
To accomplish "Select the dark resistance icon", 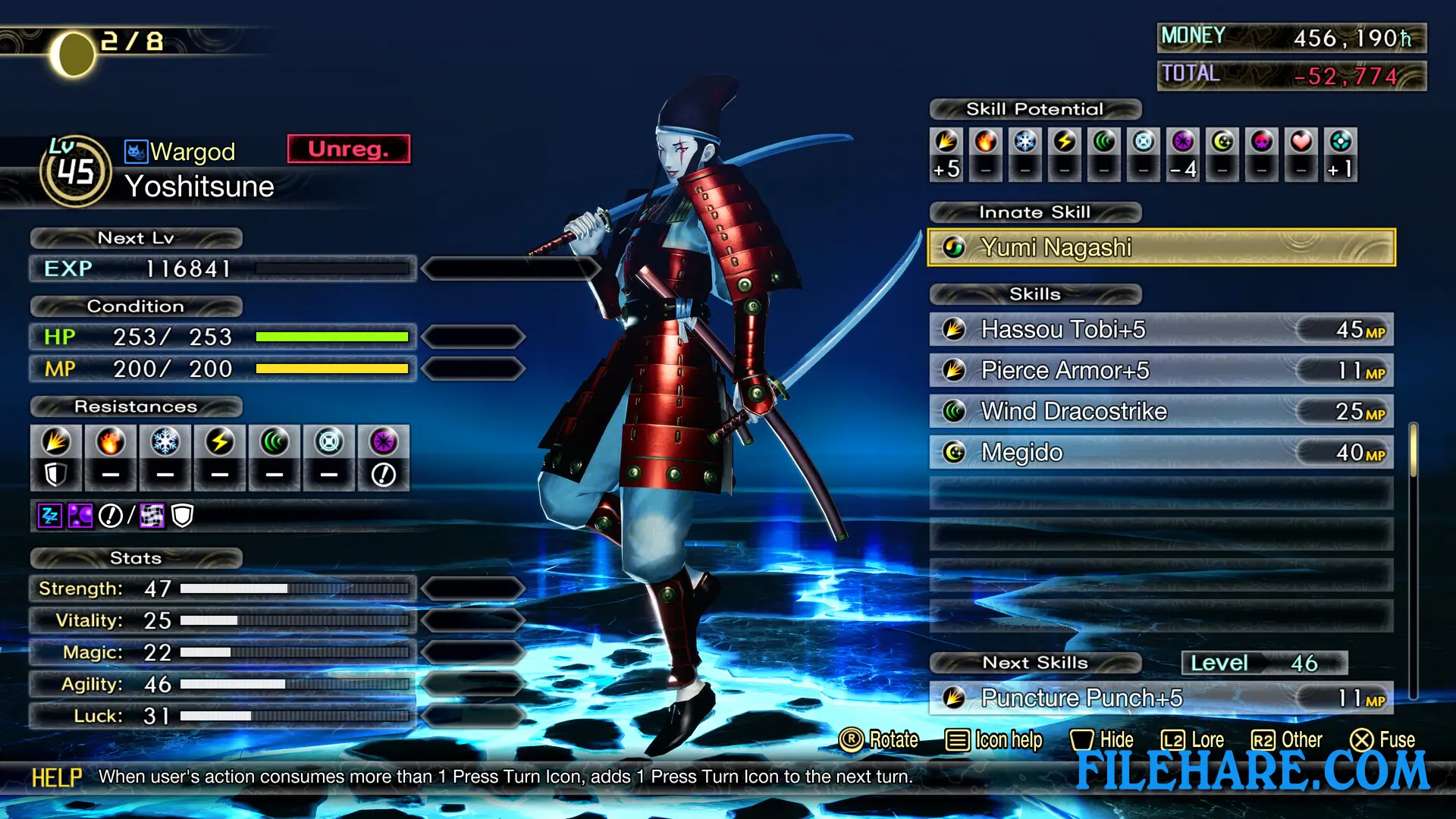I will tap(384, 442).
